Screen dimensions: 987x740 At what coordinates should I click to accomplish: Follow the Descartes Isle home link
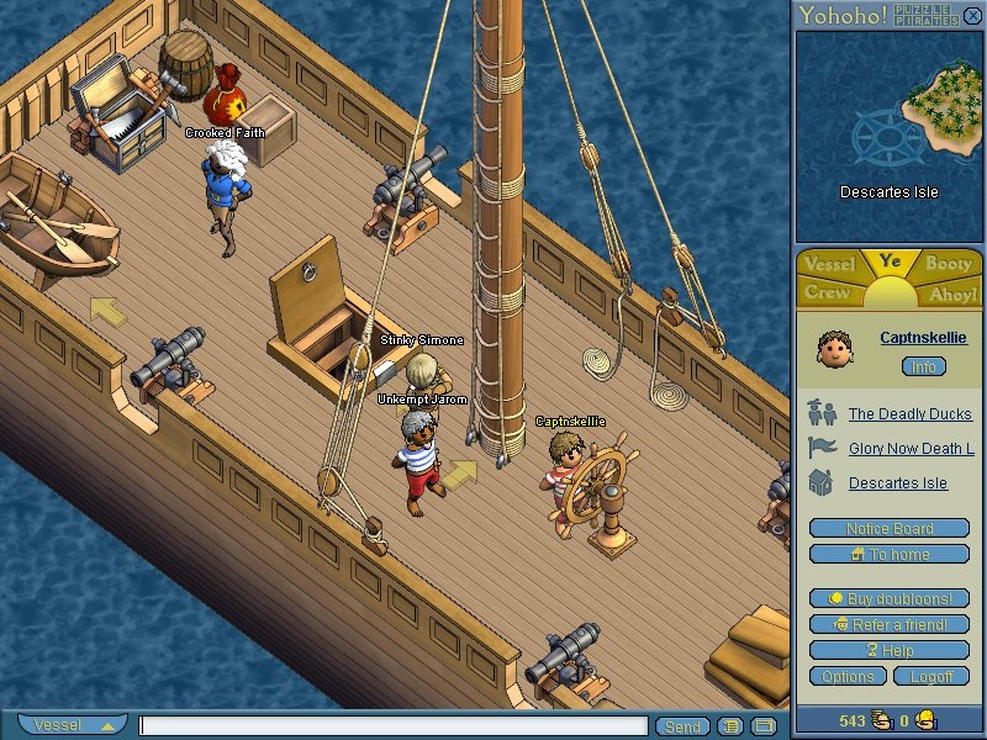click(897, 484)
